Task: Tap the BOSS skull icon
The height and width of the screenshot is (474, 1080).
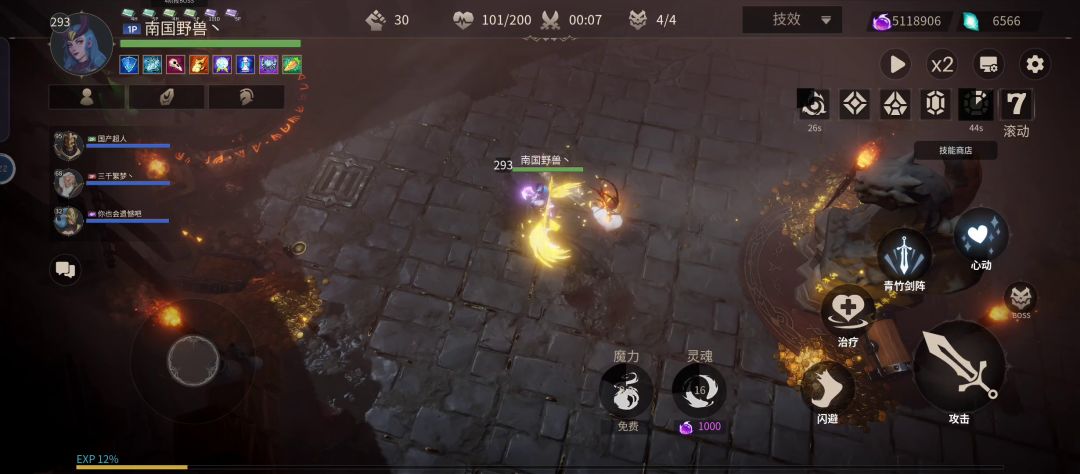Action: [x=1020, y=297]
